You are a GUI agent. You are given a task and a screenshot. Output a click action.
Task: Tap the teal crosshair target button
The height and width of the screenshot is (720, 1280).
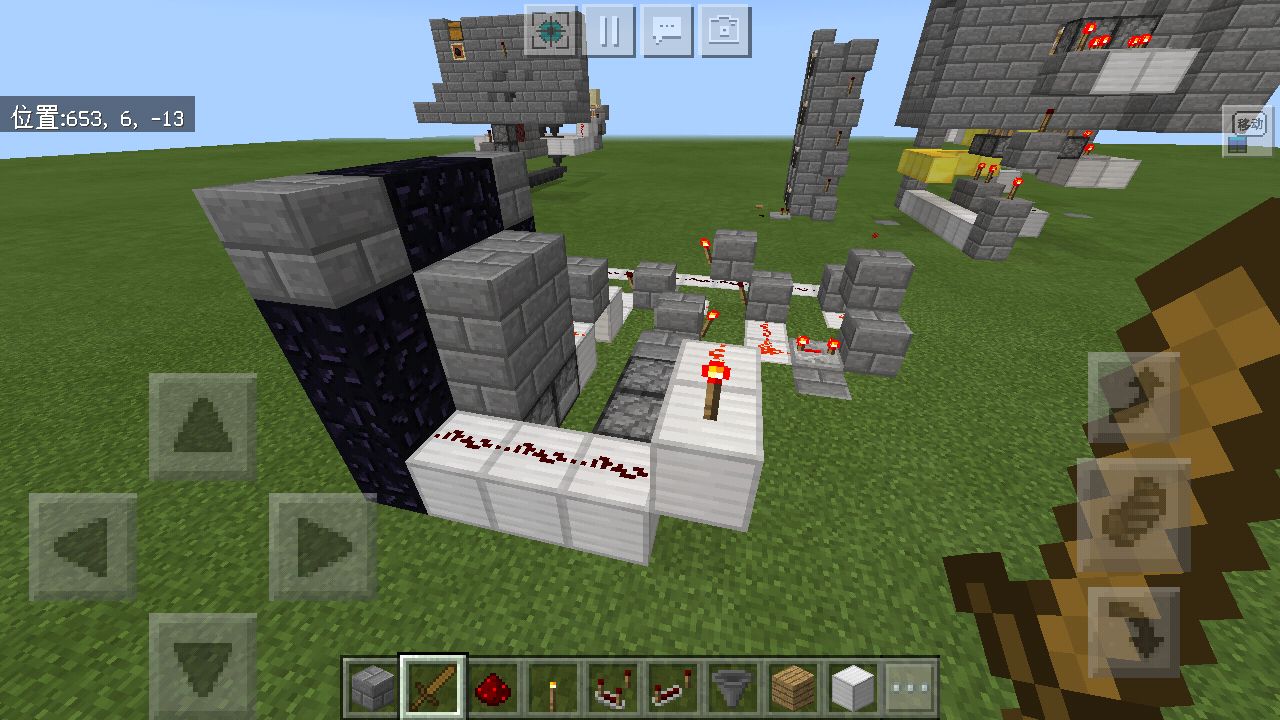[550, 31]
